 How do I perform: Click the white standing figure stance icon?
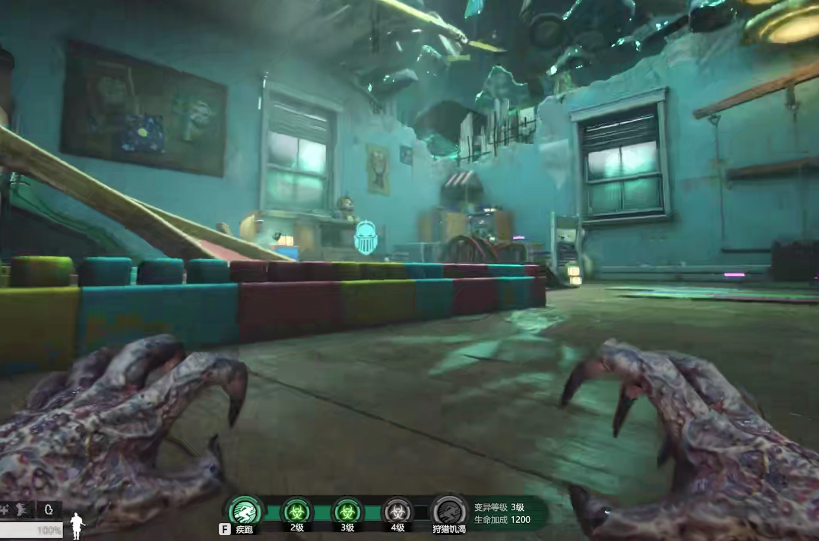(x=76, y=525)
